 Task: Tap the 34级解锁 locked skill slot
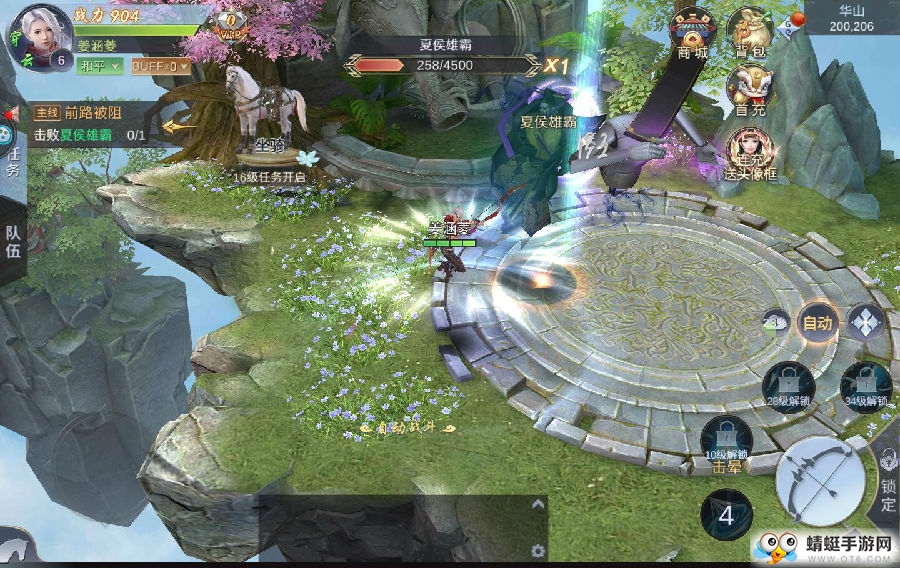point(864,385)
